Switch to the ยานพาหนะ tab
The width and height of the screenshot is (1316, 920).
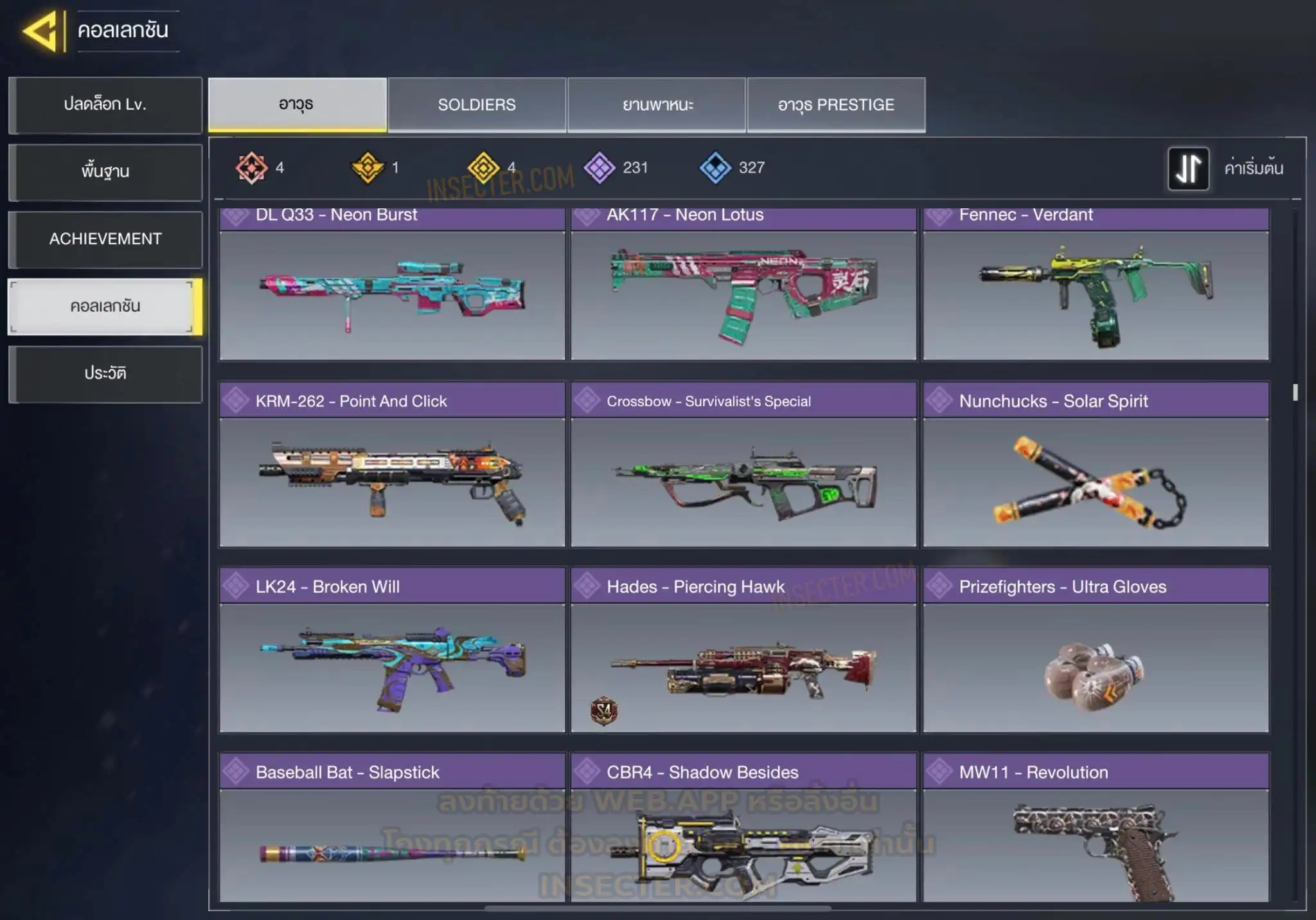[x=657, y=105]
